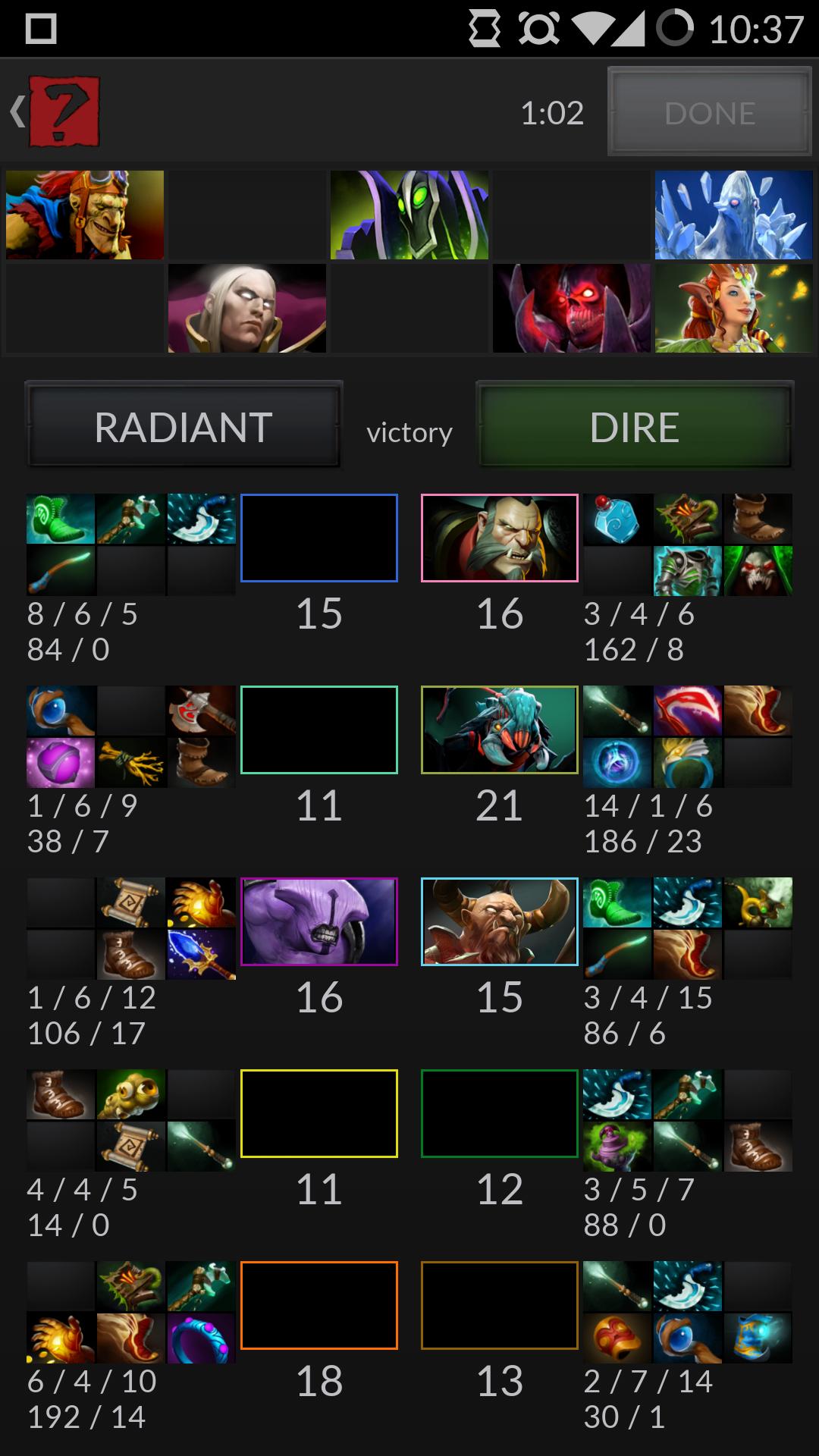
Task: Pick the Ancient Apparition hero portrait
Action: tap(733, 215)
